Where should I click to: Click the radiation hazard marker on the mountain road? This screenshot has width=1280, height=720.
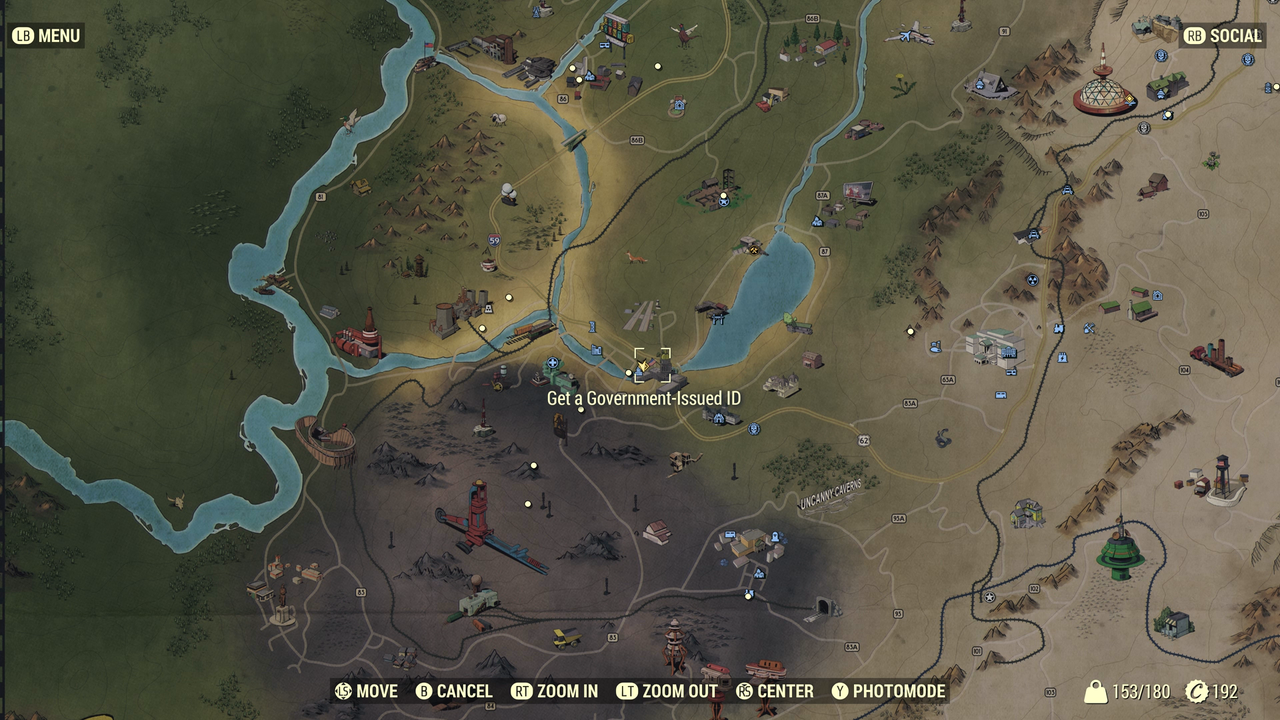click(x=1032, y=280)
